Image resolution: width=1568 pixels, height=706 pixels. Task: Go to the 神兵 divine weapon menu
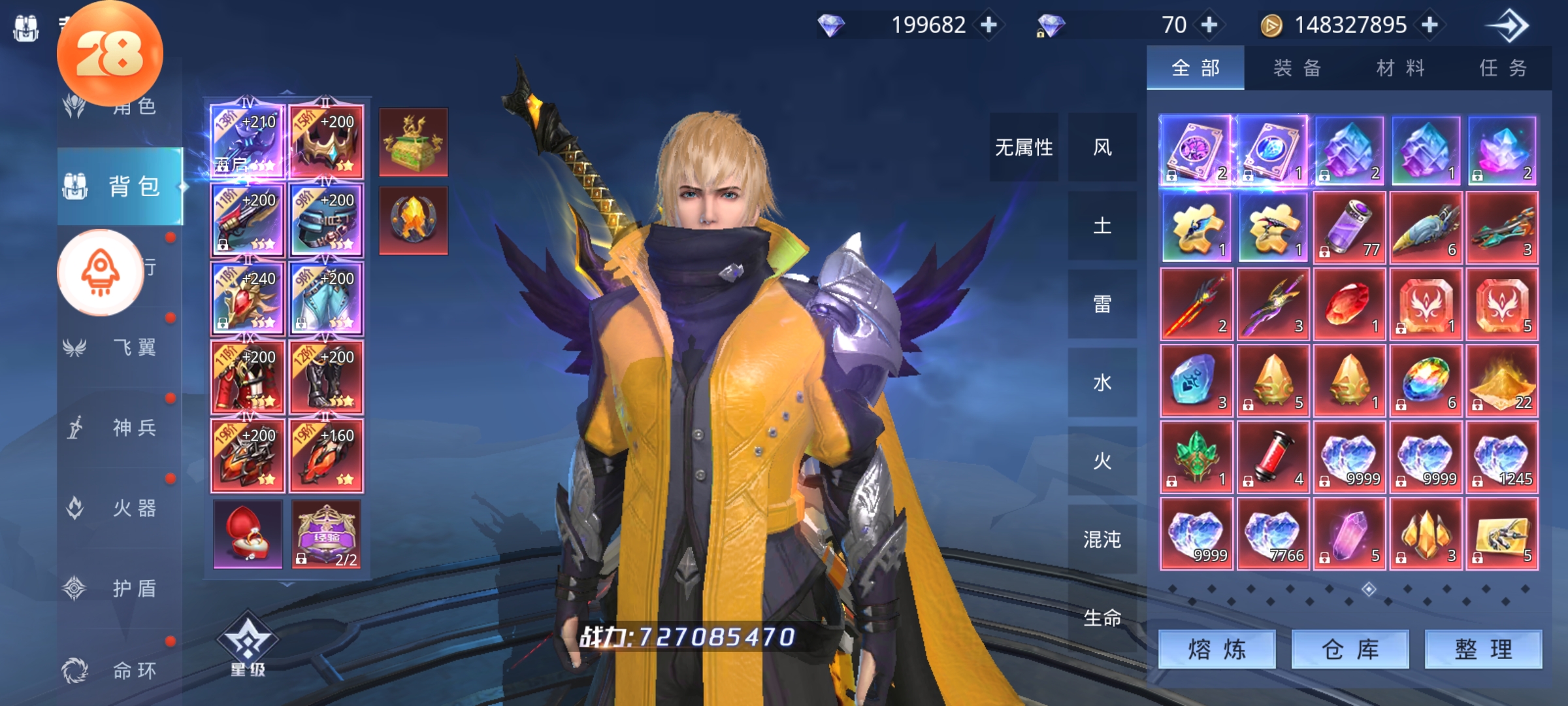coord(121,428)
